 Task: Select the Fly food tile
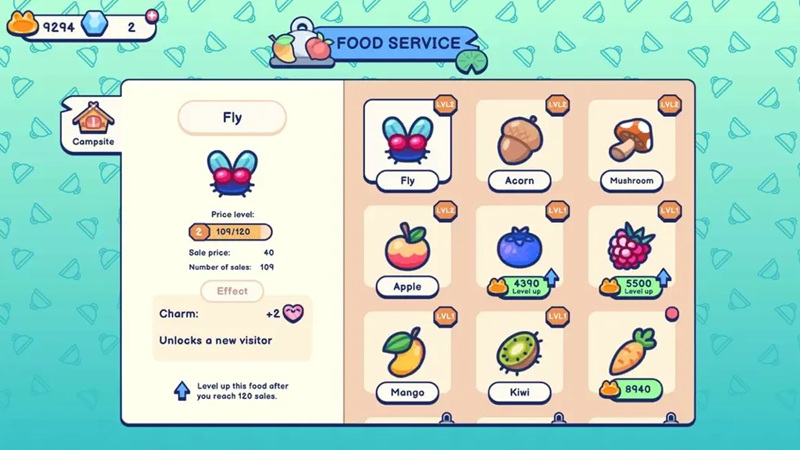pos(407,146)
